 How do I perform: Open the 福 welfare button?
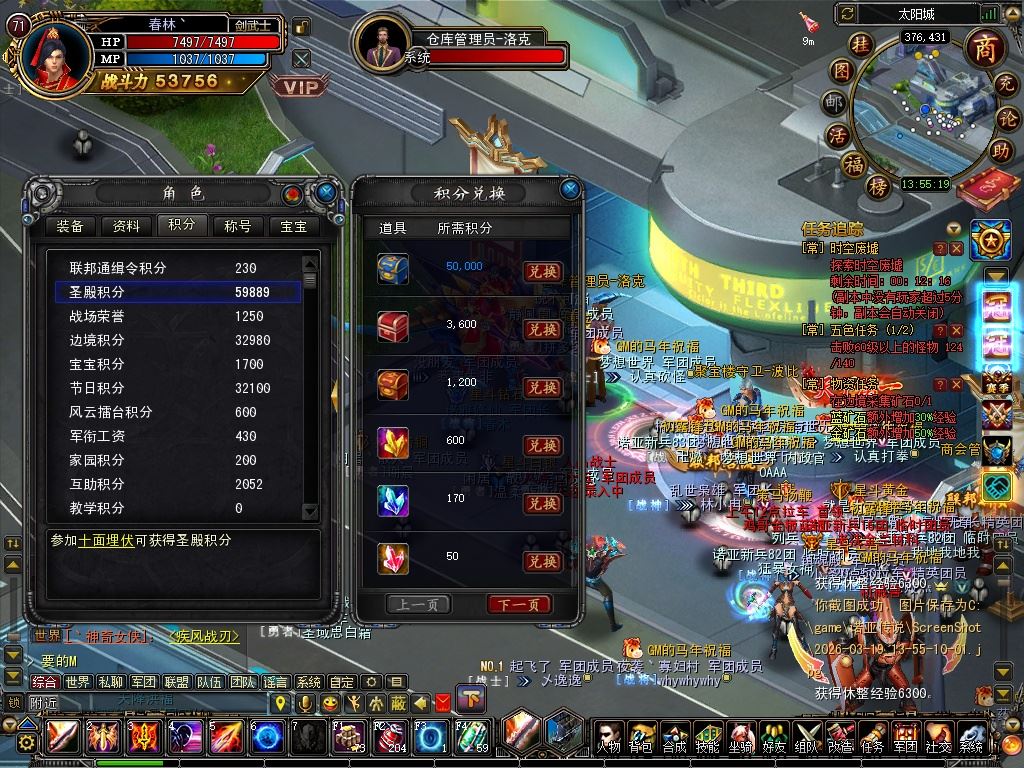click(853, 163)
